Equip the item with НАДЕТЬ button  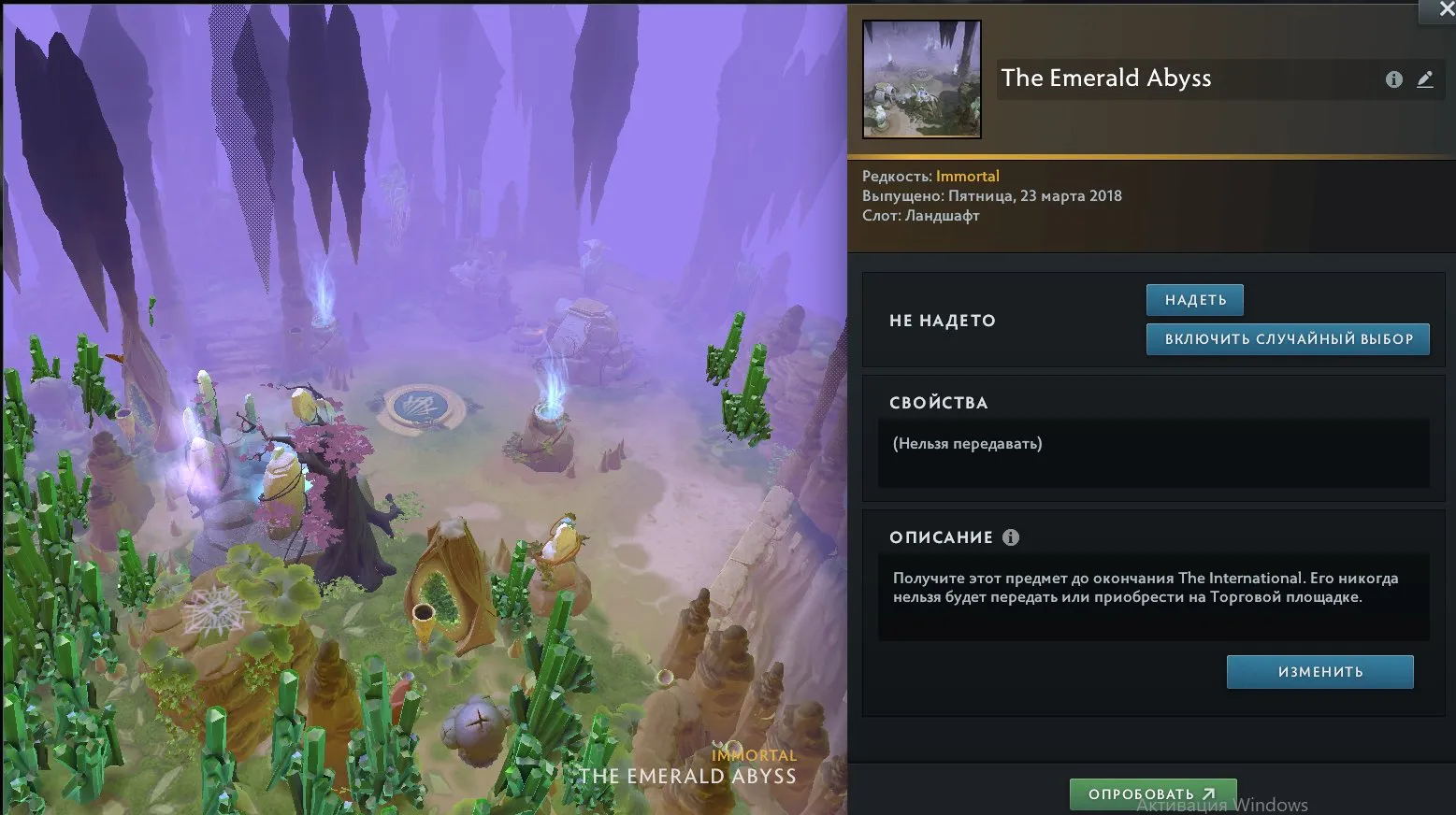click(x=1194, y=299)
